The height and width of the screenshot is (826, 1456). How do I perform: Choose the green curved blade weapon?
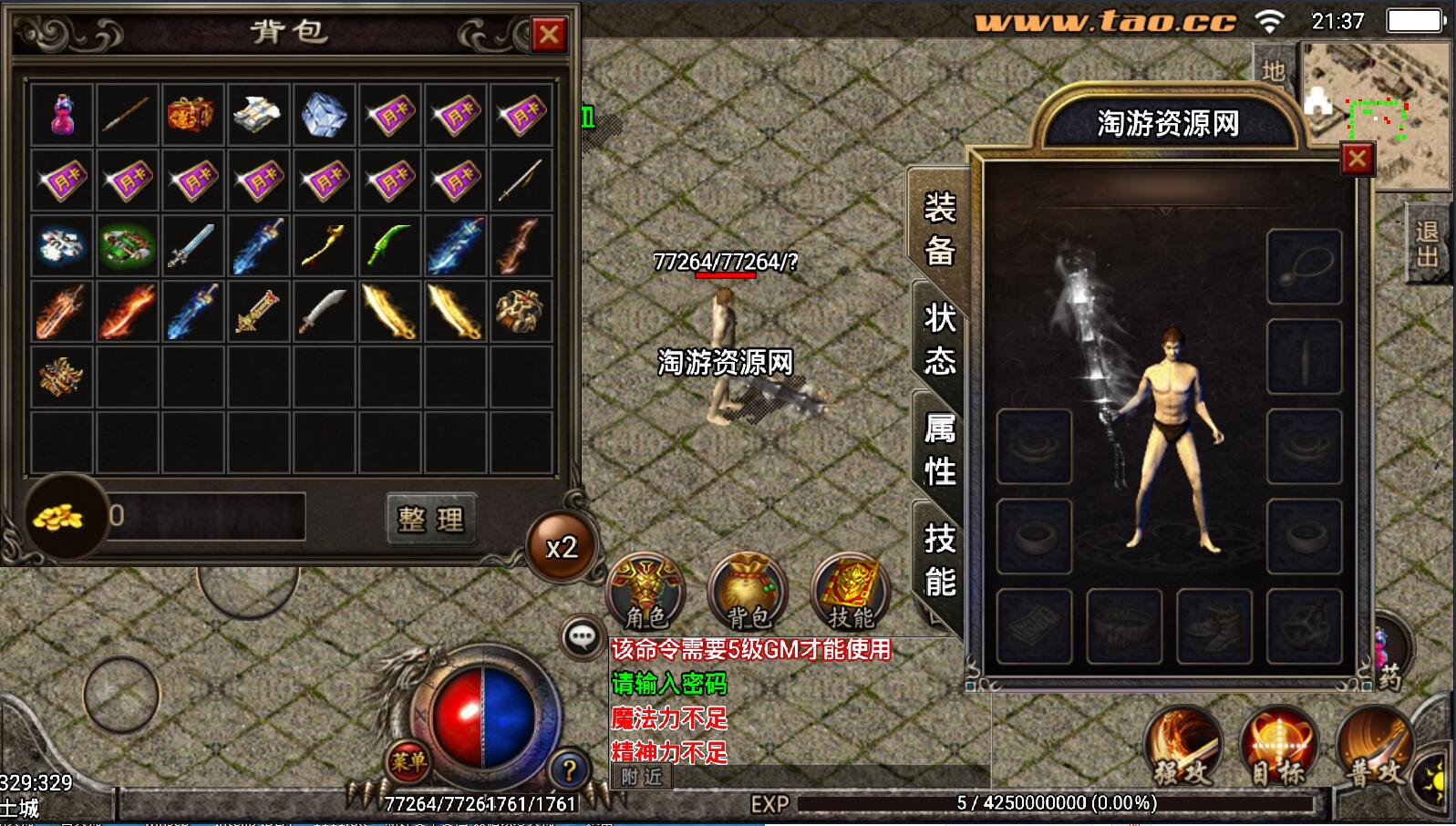[x=389, y=246]
